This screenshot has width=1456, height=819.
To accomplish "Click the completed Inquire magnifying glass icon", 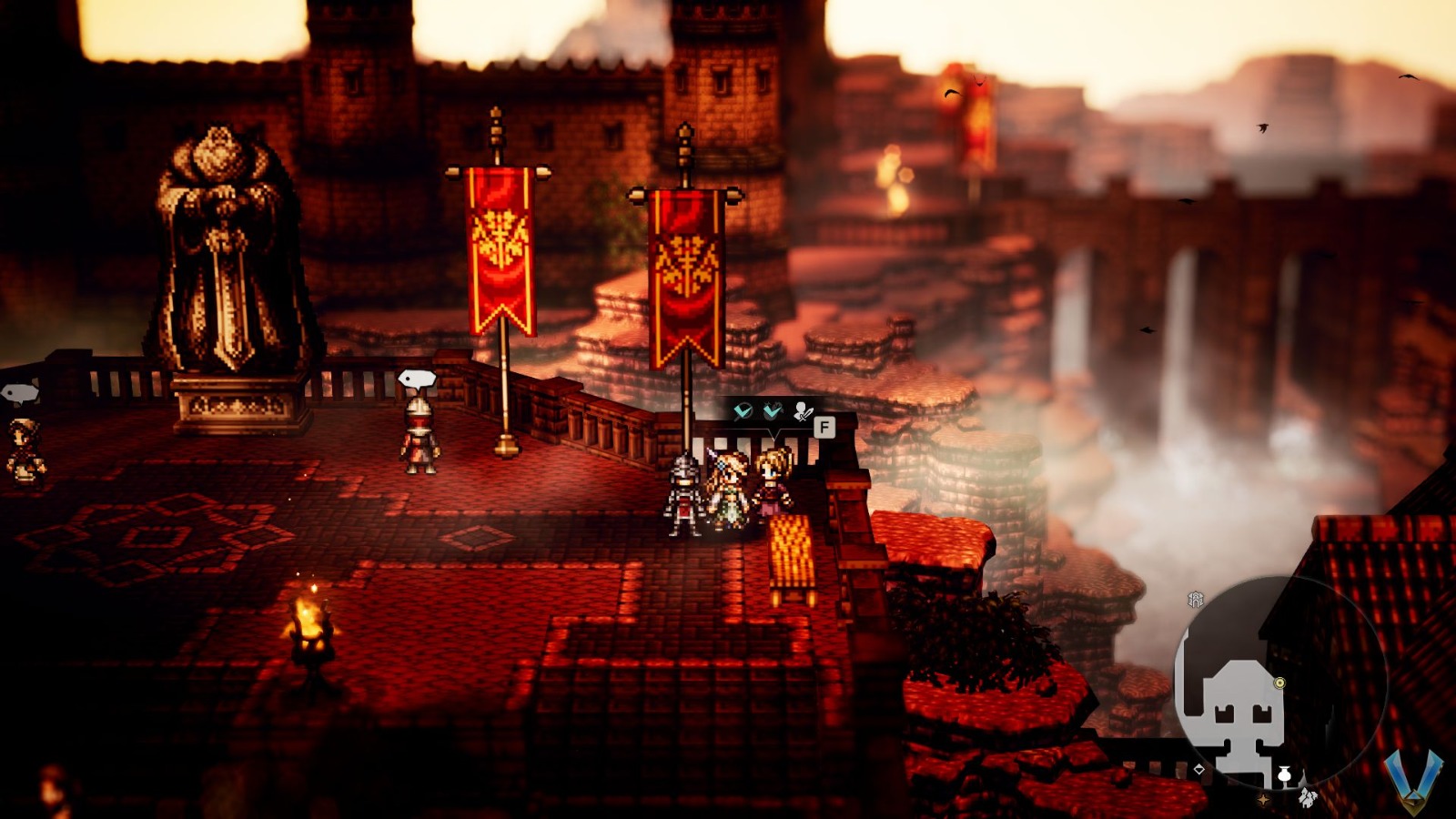I will tap(743, 409).
